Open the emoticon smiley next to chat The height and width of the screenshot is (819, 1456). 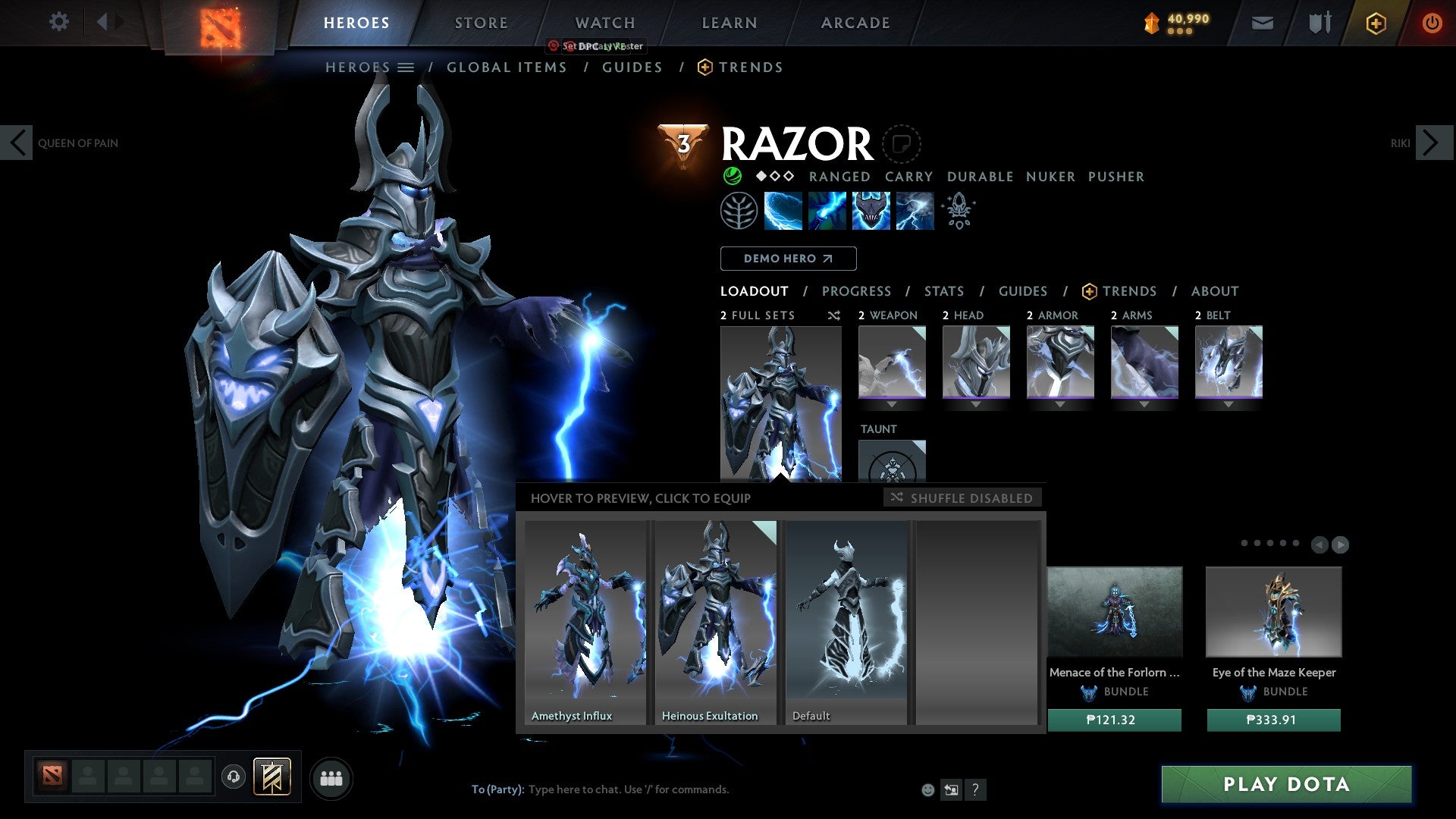(926, 789)
